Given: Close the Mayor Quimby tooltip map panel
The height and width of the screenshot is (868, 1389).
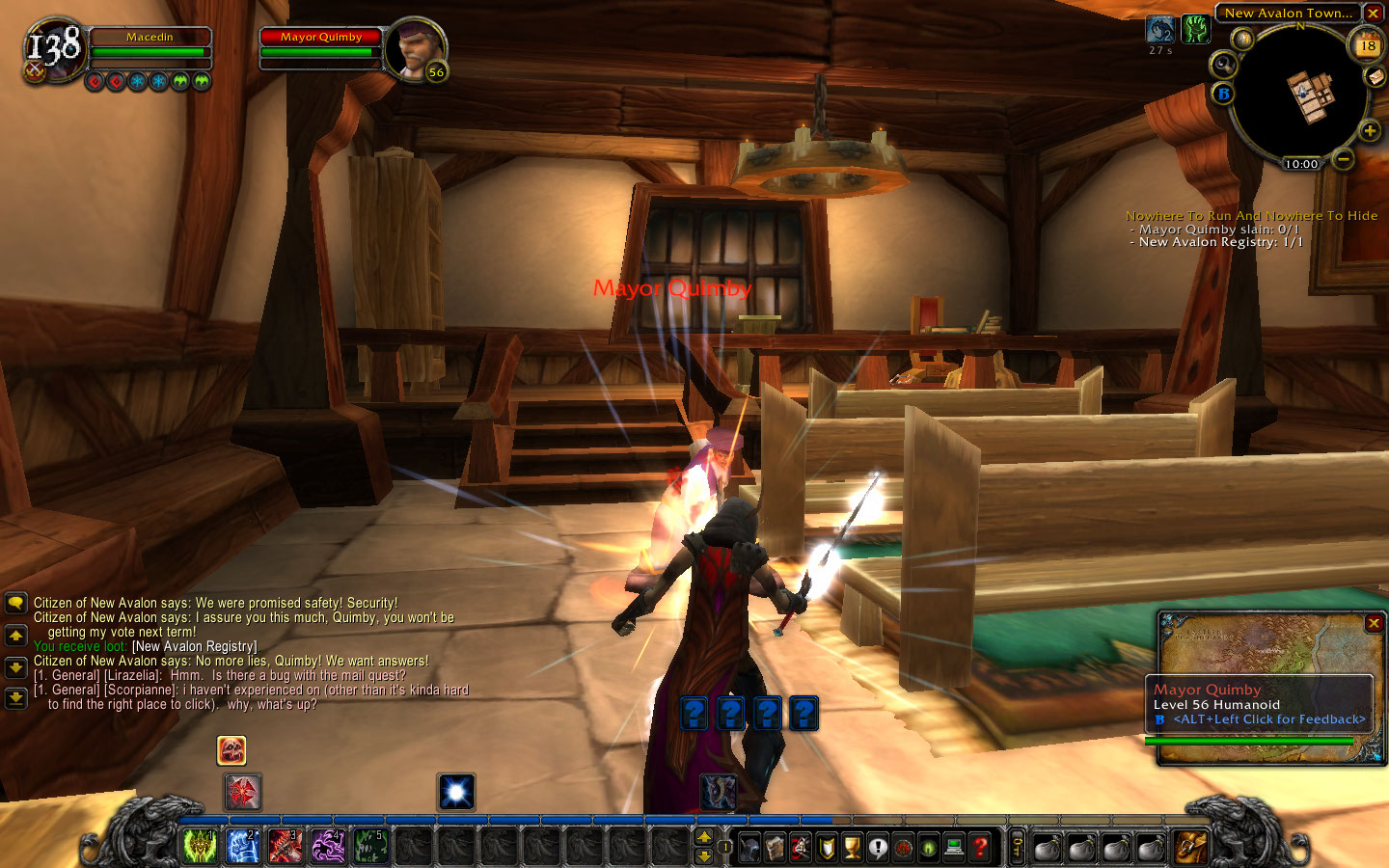Looking at the screenshot, I should pyautogui.click(x=1374, y=624).
